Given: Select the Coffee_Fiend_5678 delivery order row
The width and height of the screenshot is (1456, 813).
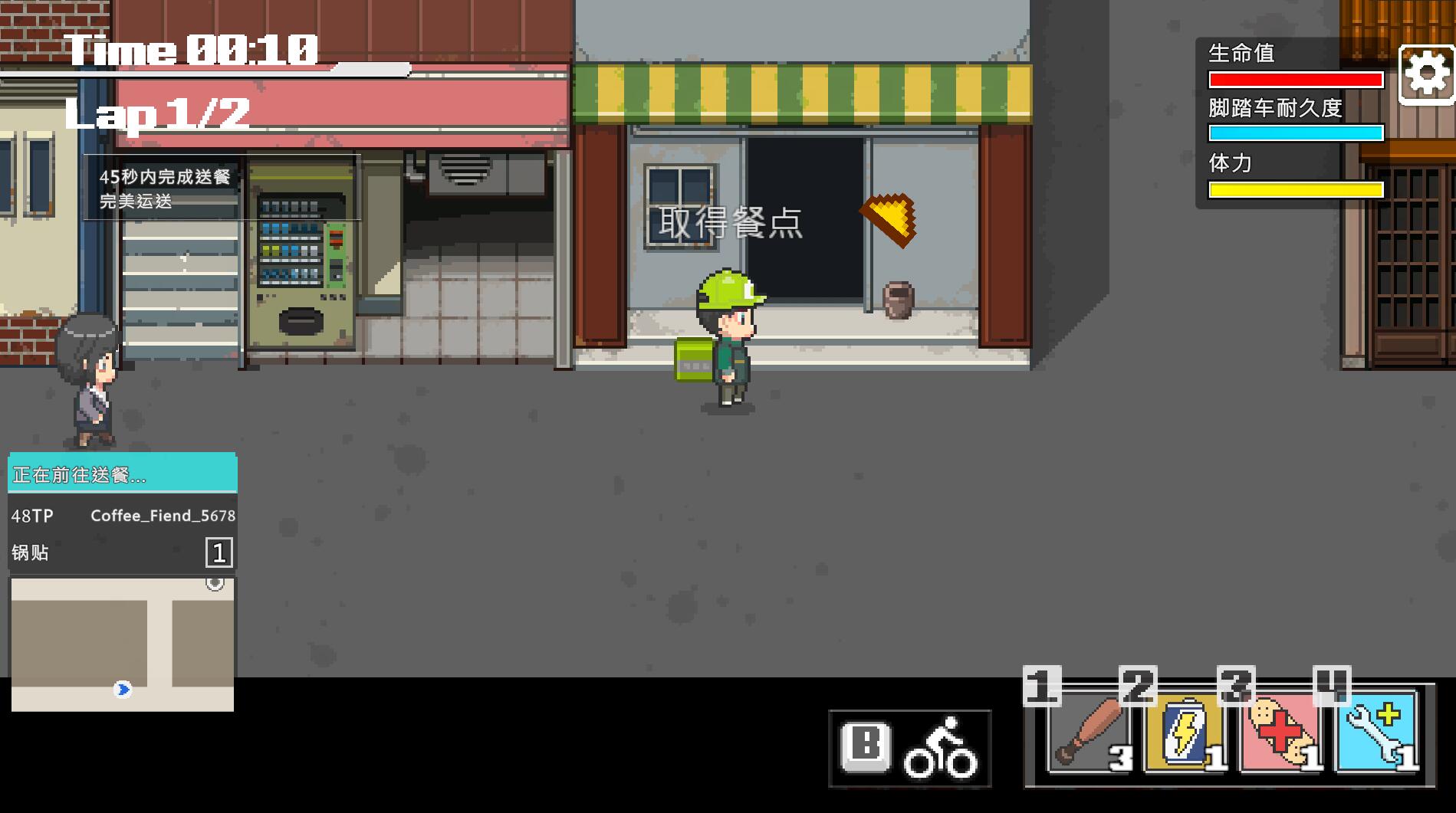Looking at the screenshot, I should click(x=123, y=516).
